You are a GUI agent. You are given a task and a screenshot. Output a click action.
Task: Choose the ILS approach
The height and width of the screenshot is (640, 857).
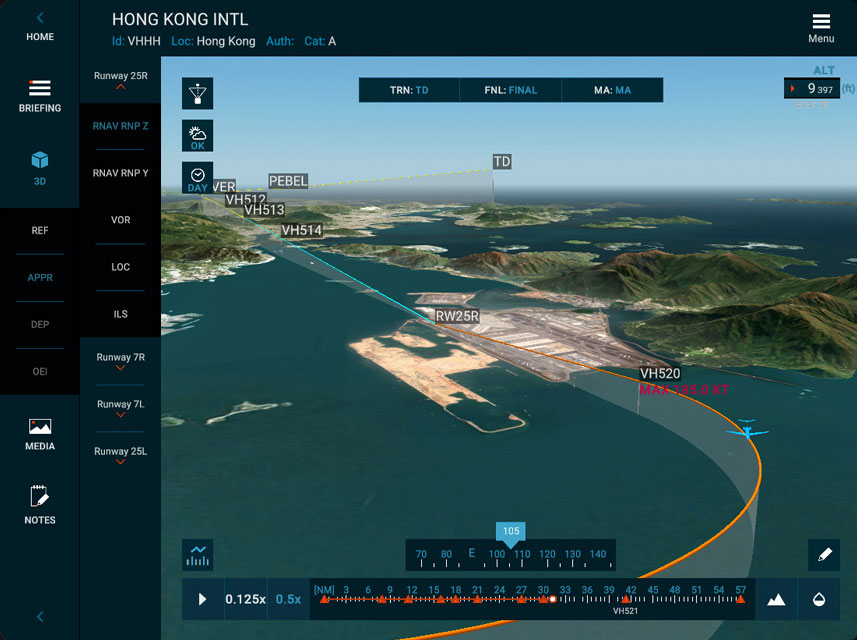coord(120,314)
